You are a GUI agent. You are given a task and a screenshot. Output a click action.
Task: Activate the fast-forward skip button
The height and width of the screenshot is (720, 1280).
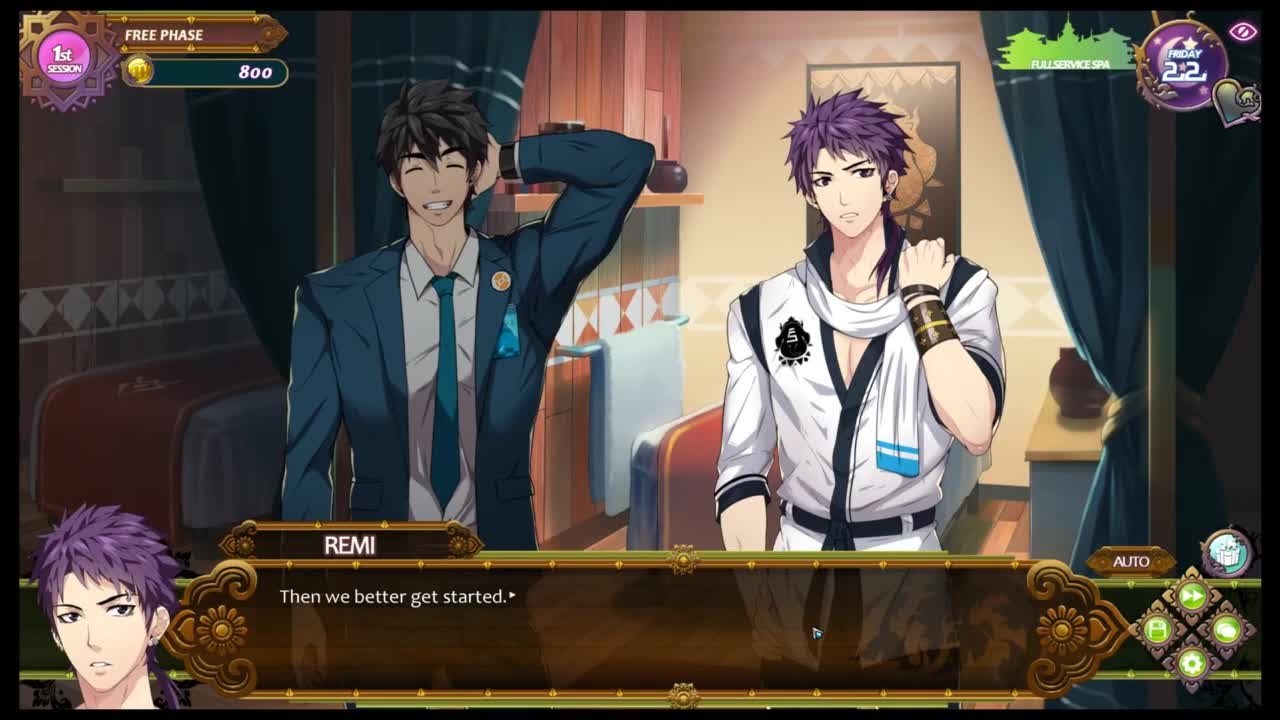(1192, 597)
